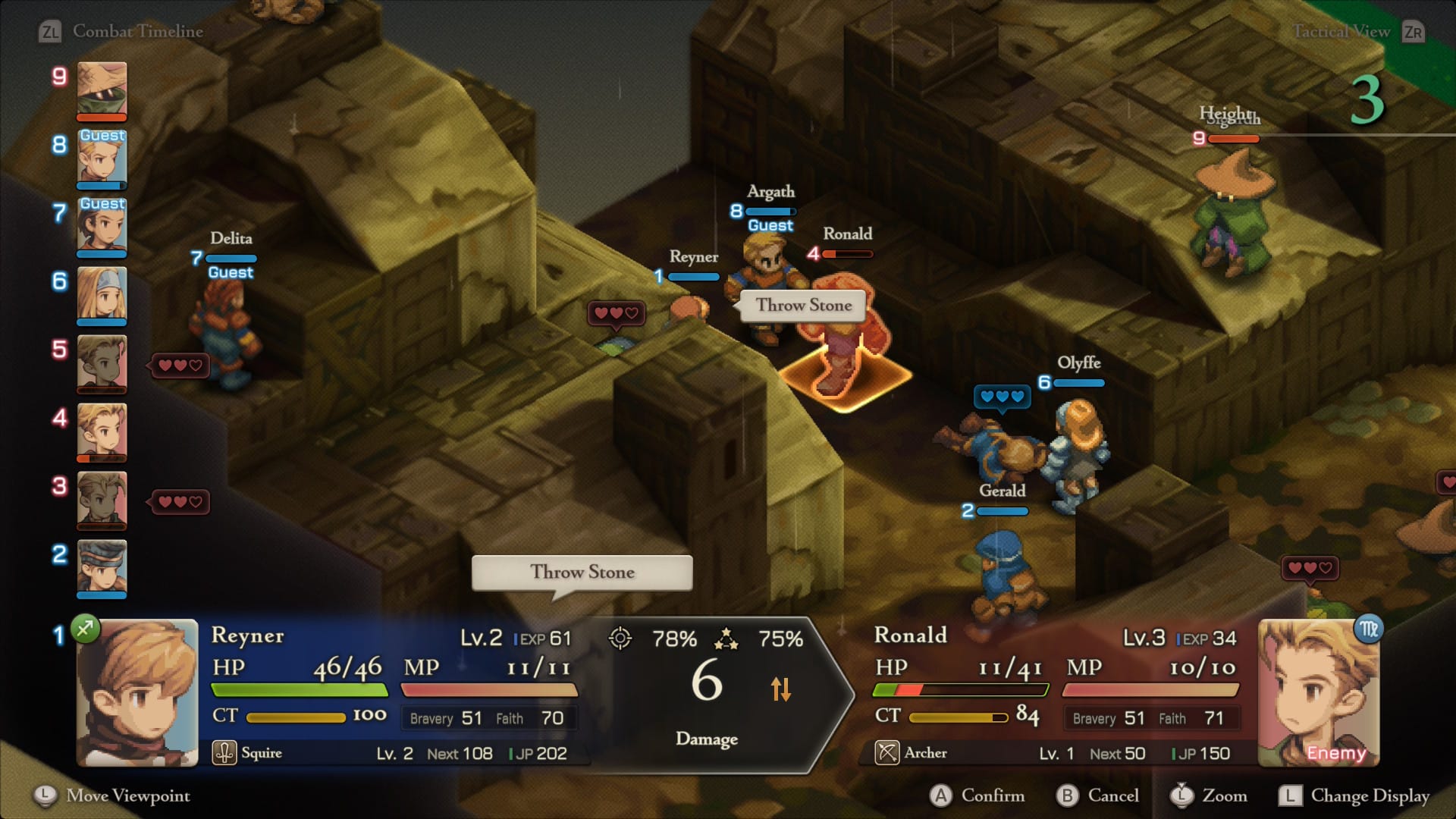The width and height of the screenshot is (1456, 819).
Task: Select turn 9 portrait in Combat Timeline
Action: pos(102,89)
